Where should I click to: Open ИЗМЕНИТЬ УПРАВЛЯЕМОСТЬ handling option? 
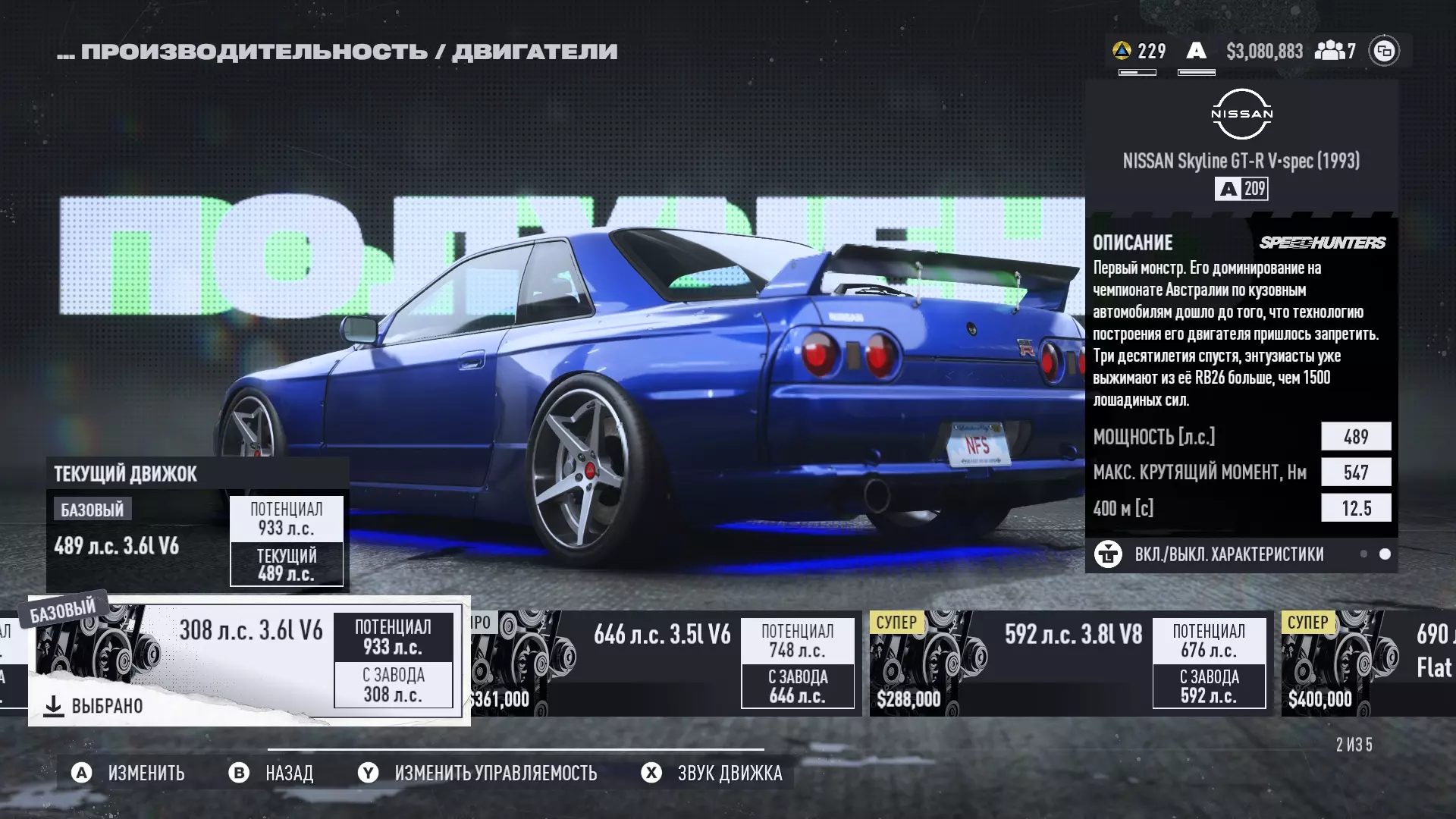click(478, 773)
